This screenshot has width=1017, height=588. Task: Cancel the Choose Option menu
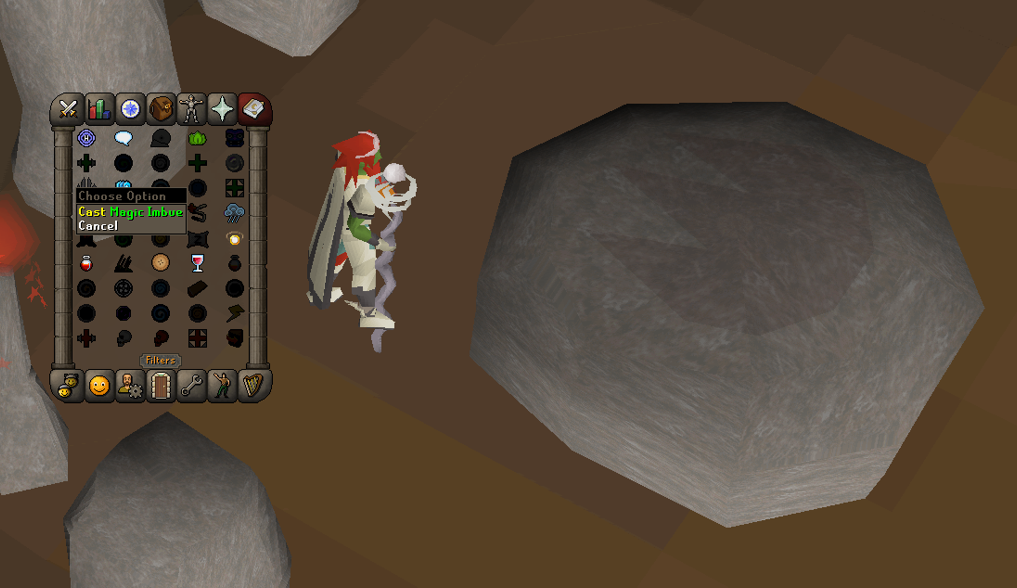[x=98, y=226]
